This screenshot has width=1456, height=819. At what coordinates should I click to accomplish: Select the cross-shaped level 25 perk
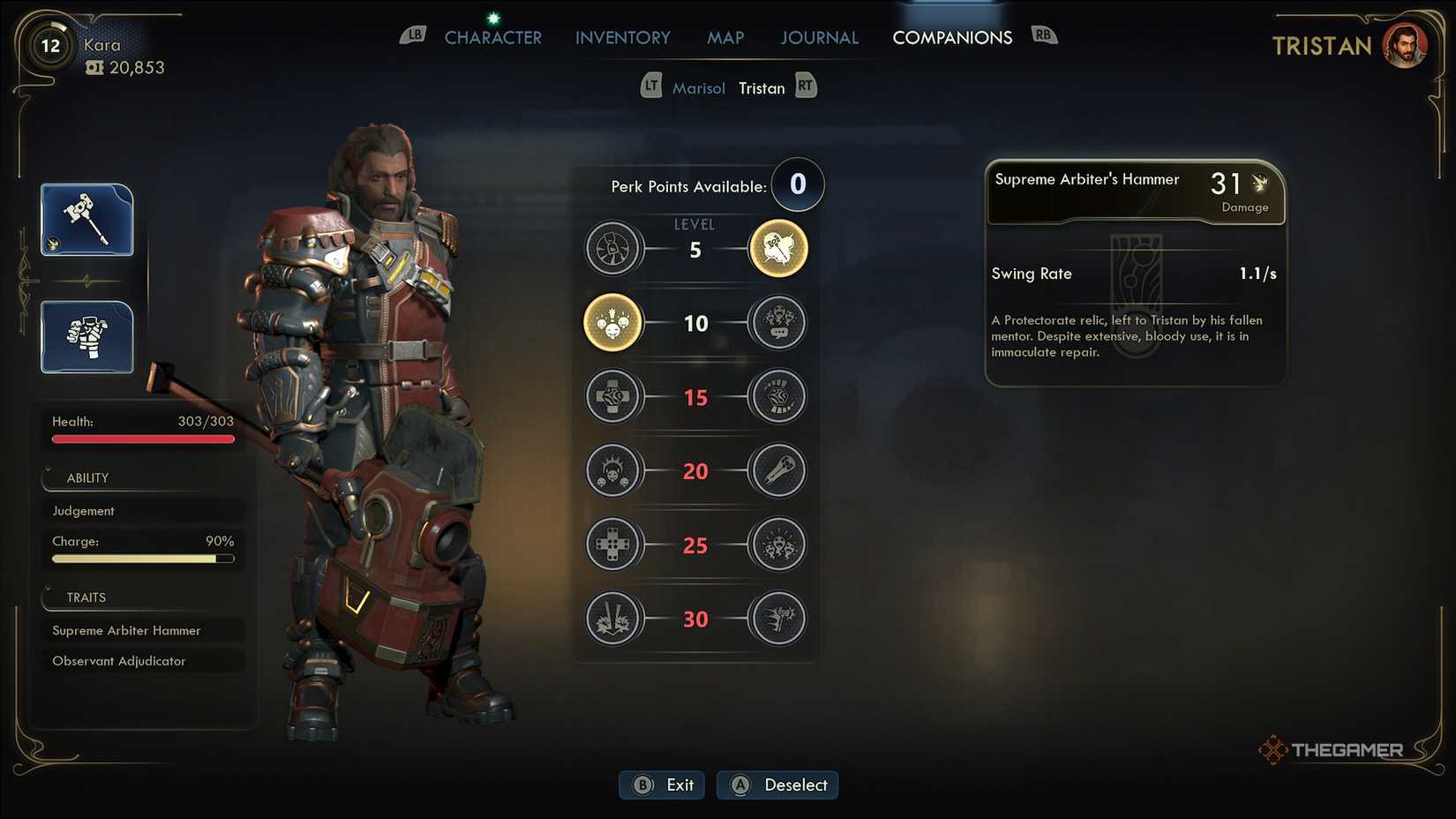click(x=612, y=545)
